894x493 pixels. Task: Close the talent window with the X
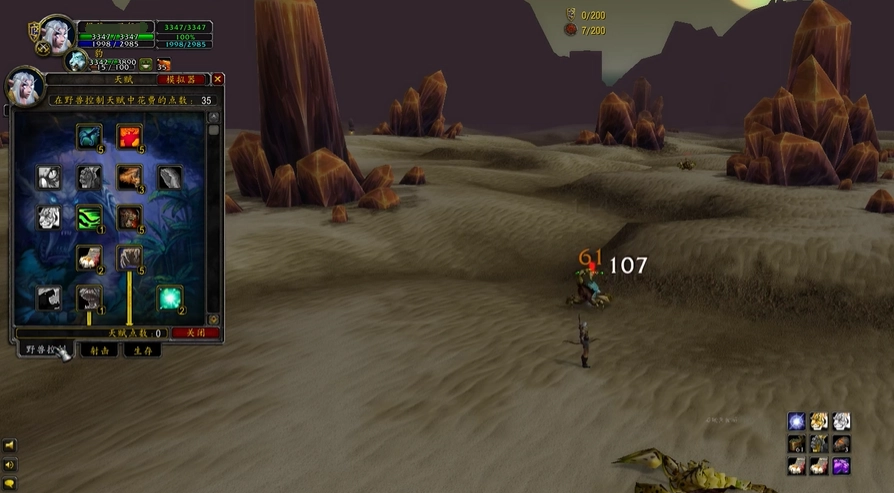pyautogui.click(x=218, y=79)
